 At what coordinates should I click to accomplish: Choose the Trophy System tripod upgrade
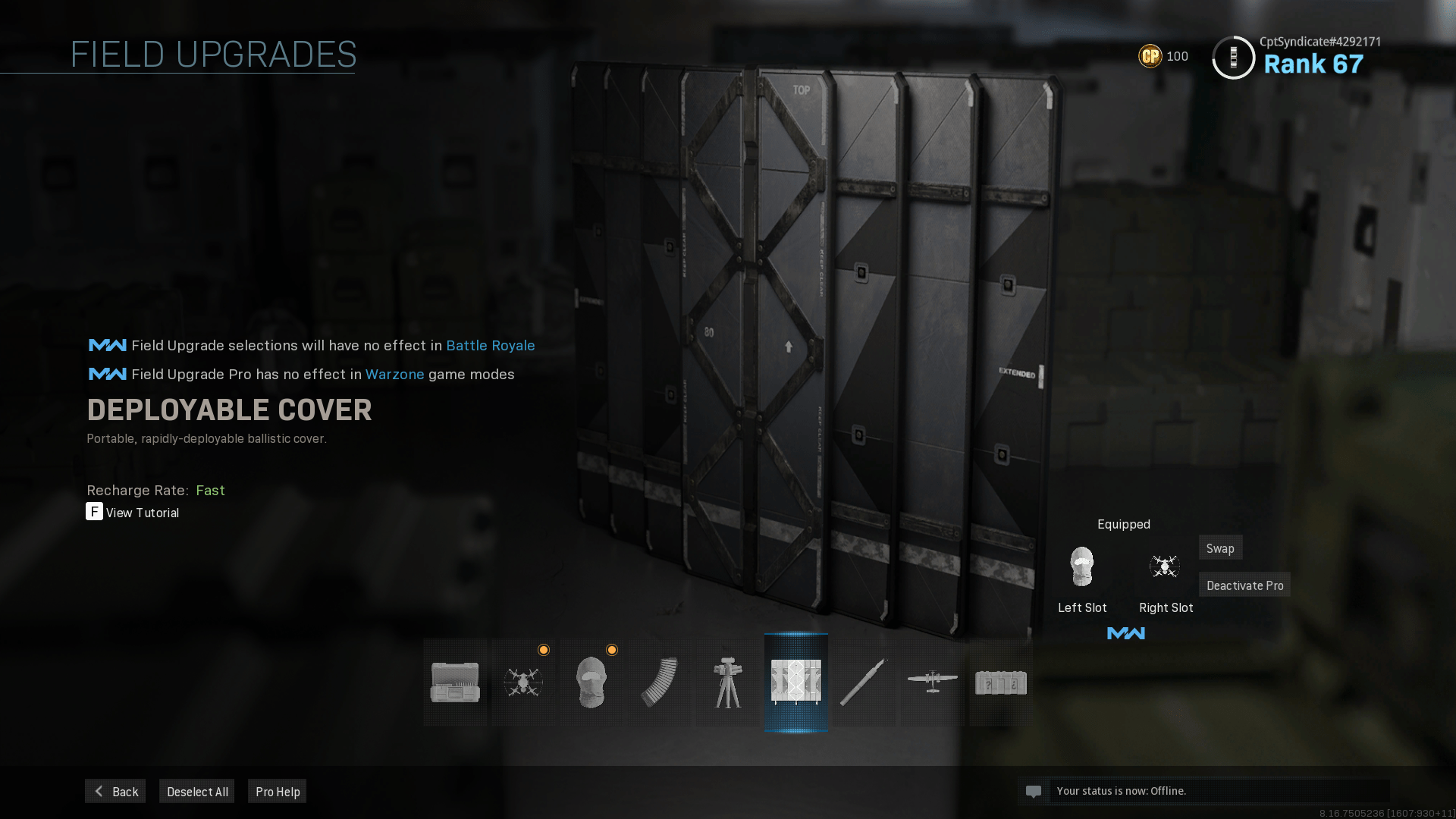click(728, 682)
